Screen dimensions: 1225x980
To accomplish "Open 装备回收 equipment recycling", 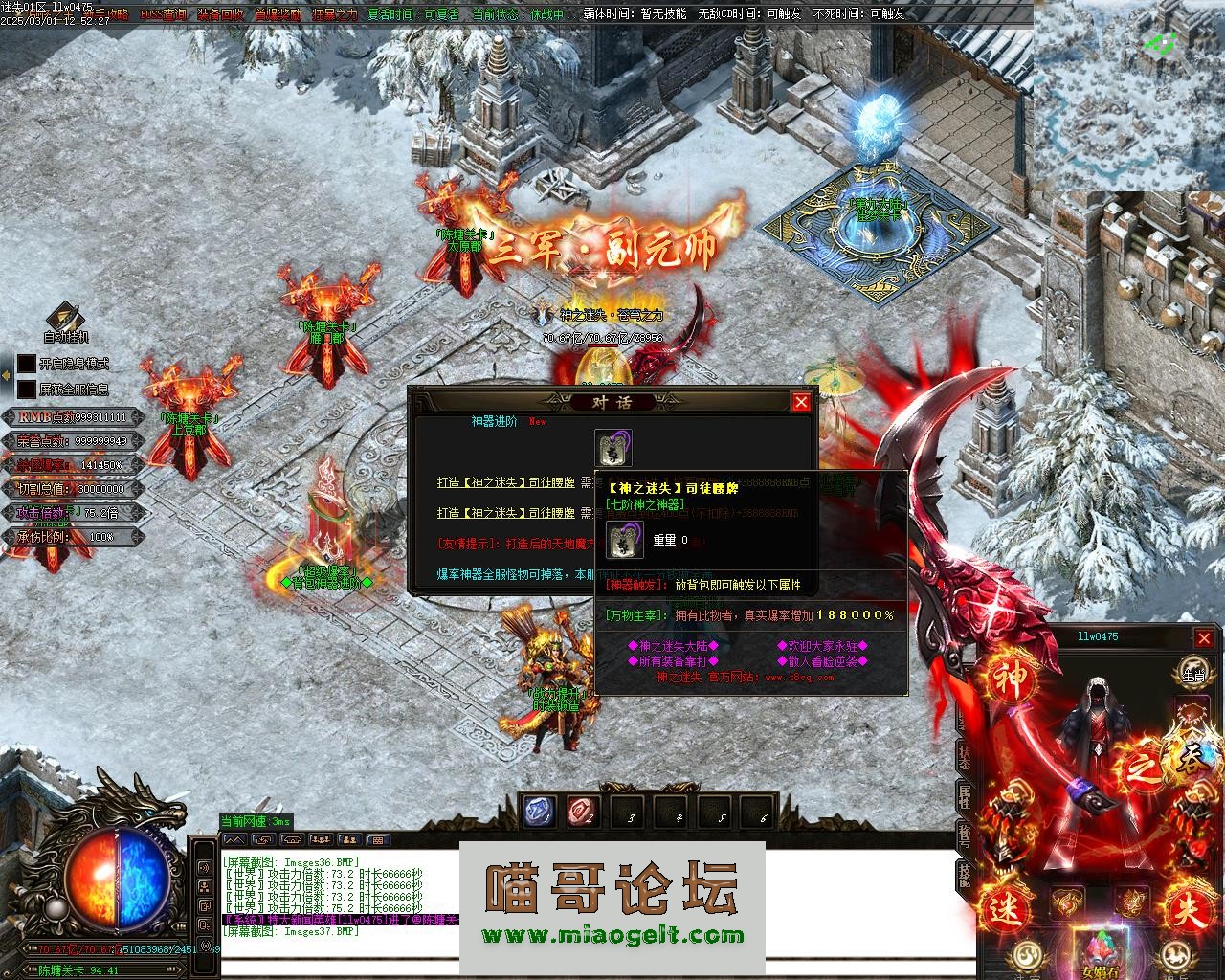I will [220, 14].
